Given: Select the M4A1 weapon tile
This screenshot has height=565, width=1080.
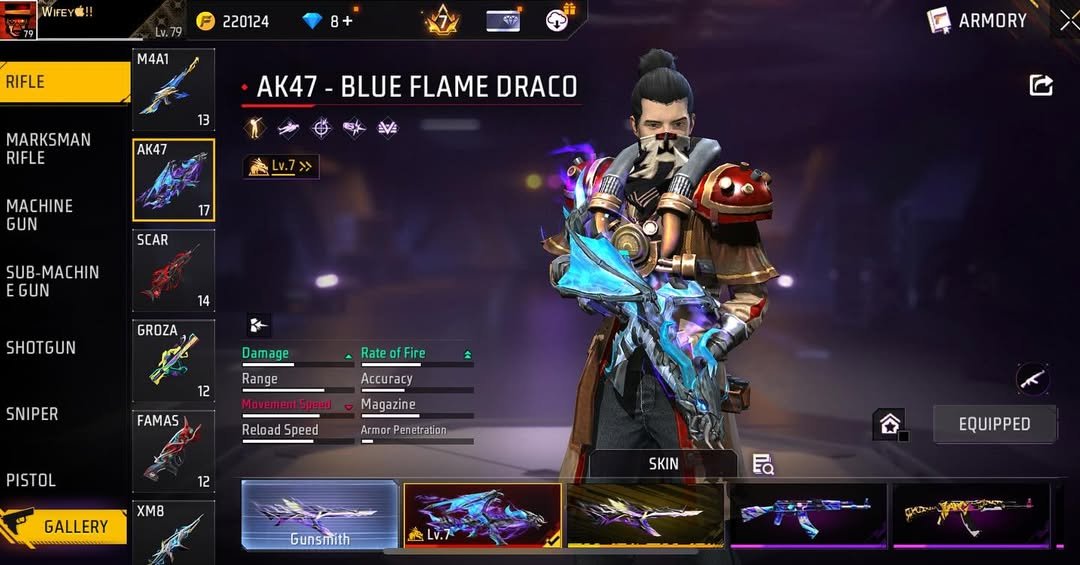Looking at the screenshot, I should coord(173,90).
